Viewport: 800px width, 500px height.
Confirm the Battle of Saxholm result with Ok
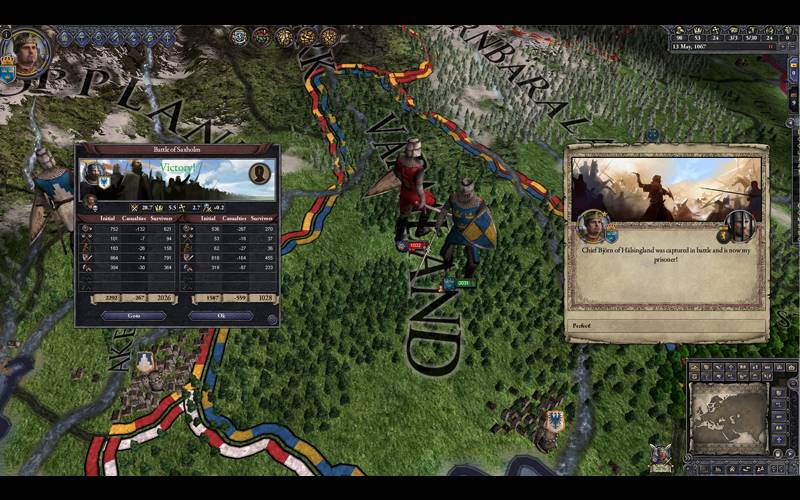221,315
